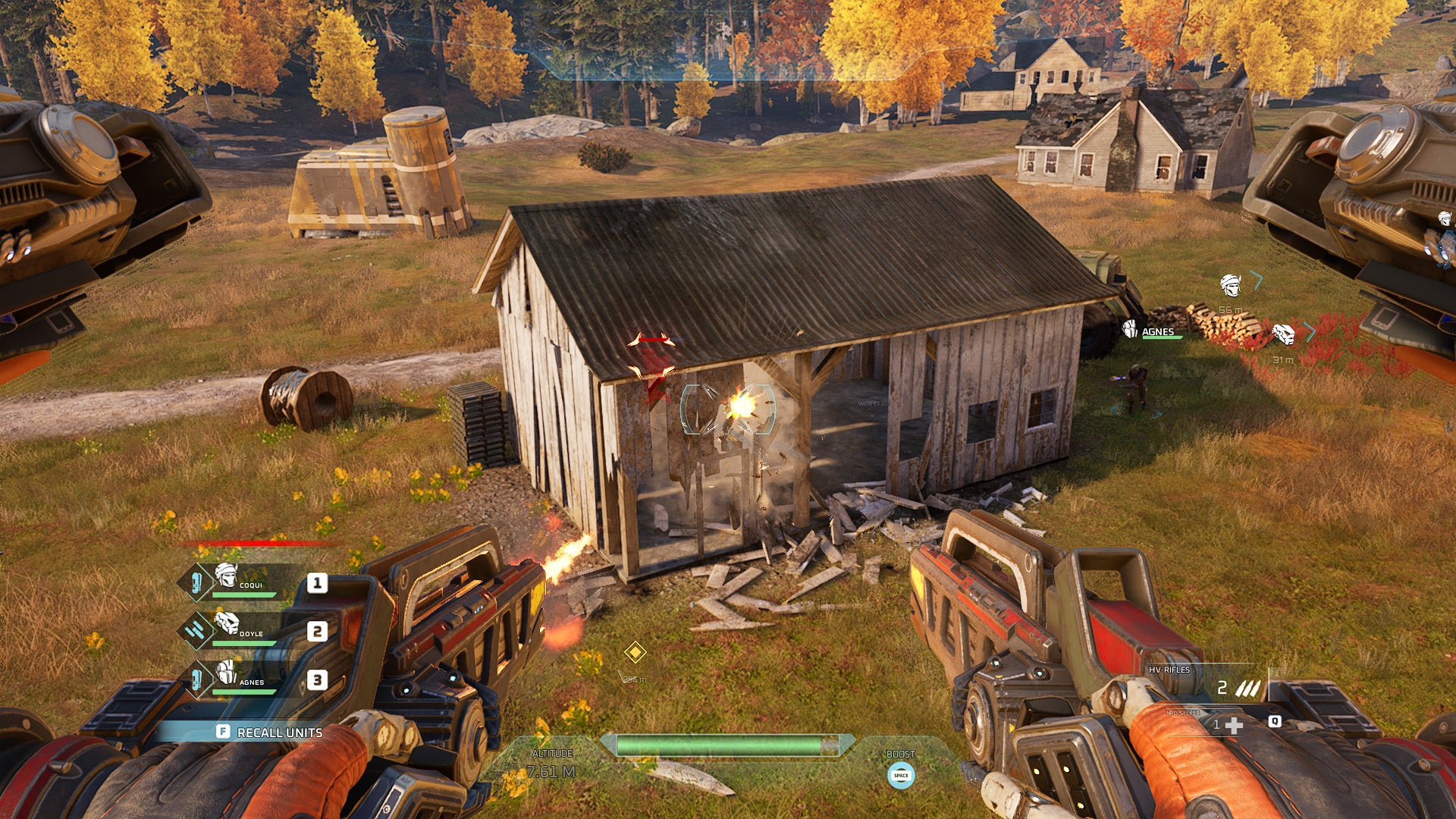Click the green boost meter bar
This screenshot has width=1456, height=819.
tap(720, 745)
